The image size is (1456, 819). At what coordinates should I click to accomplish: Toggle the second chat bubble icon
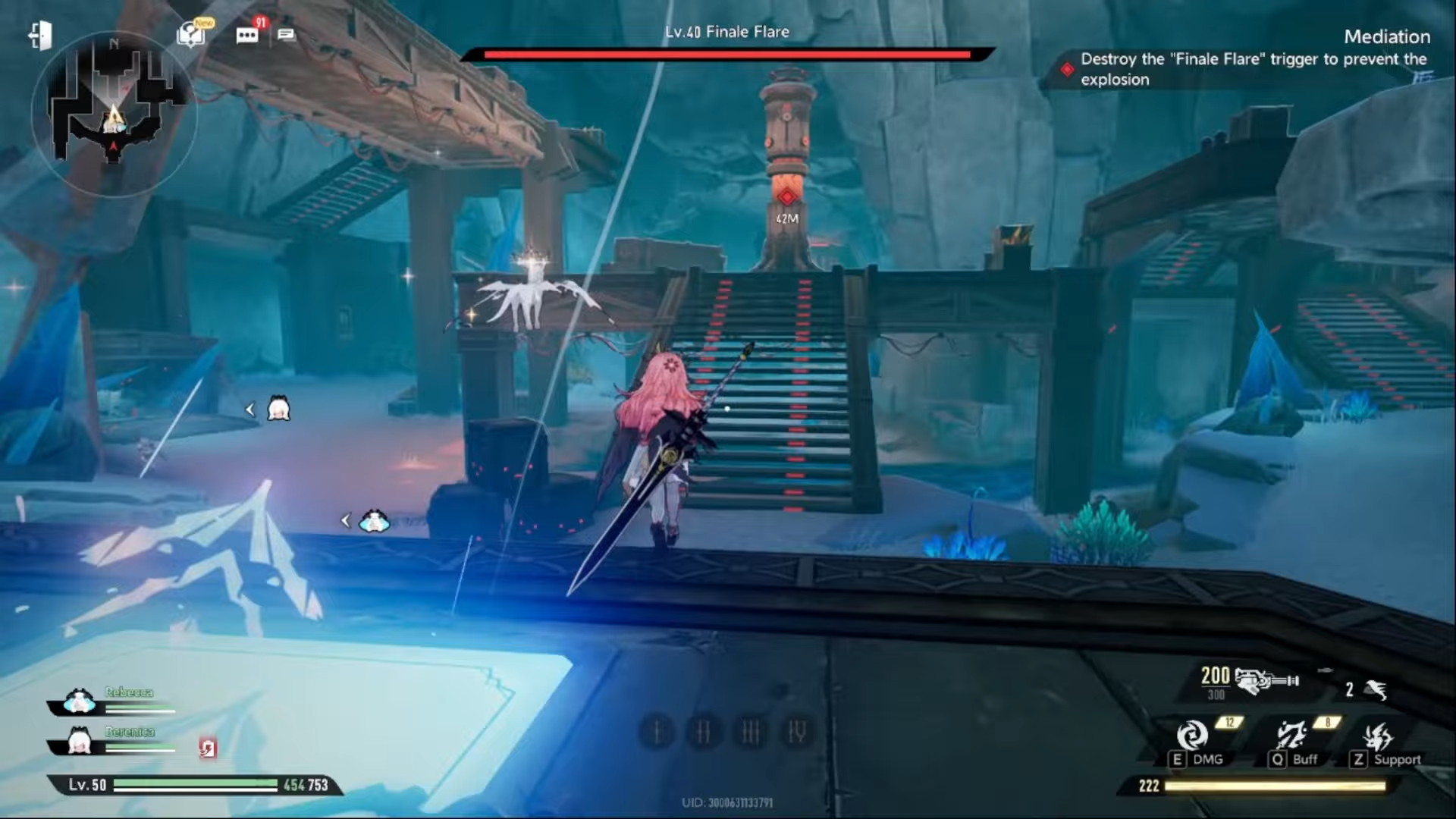coord(287,33)
